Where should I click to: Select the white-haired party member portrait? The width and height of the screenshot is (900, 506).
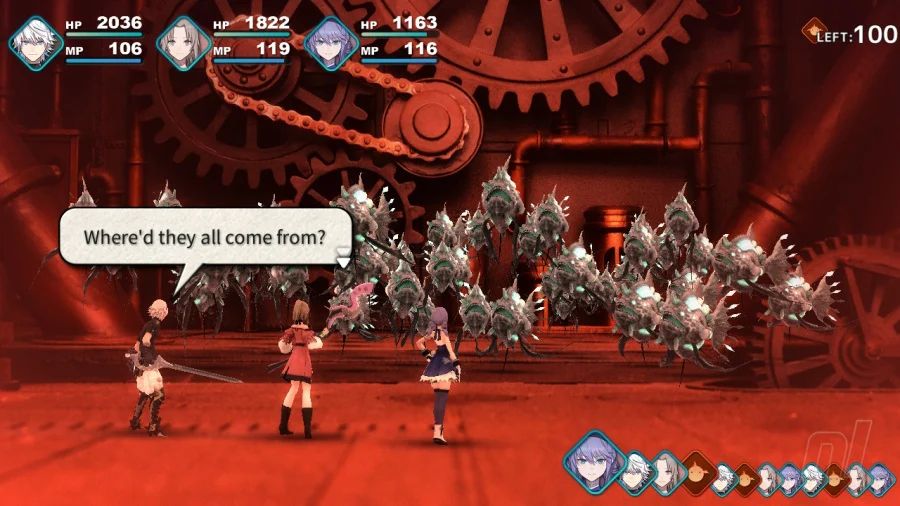[x=37, y=42]
